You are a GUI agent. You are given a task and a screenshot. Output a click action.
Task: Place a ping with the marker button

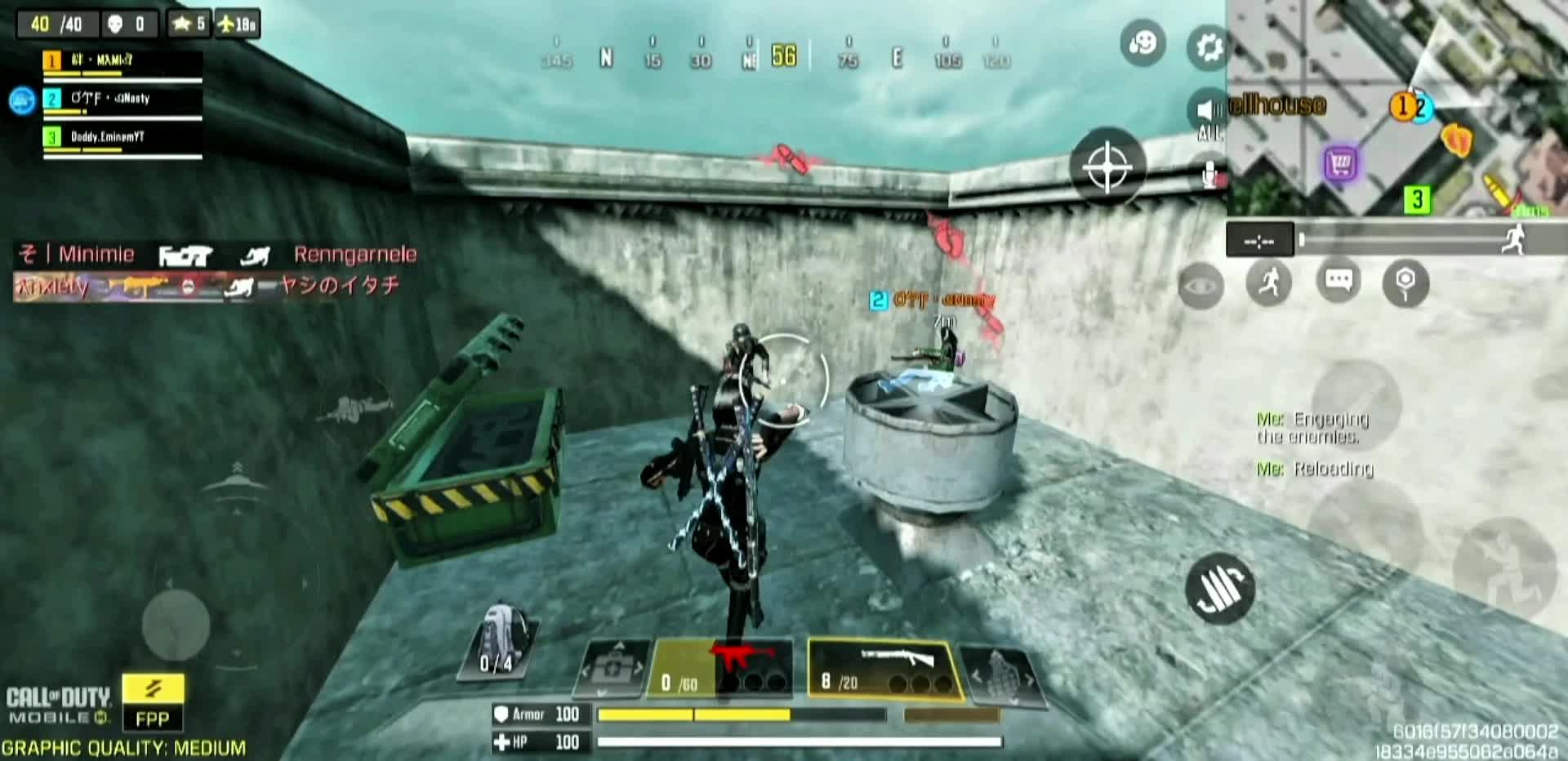click(1405, 283)
